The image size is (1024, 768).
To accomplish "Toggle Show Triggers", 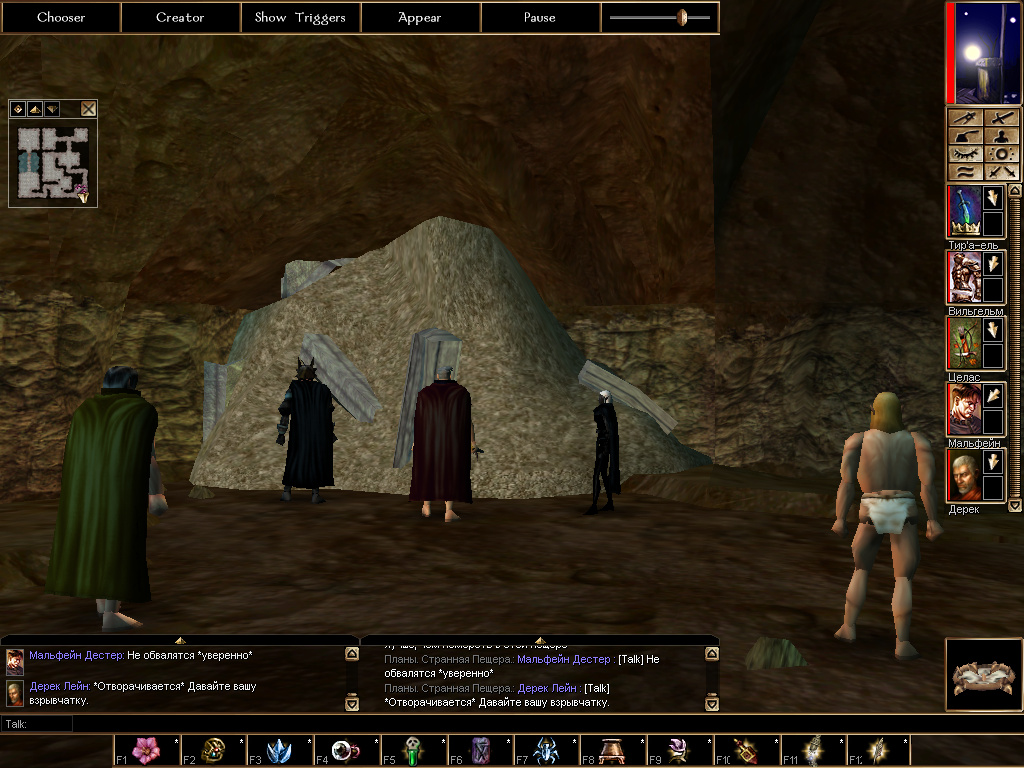I will [x=300, y=17].
